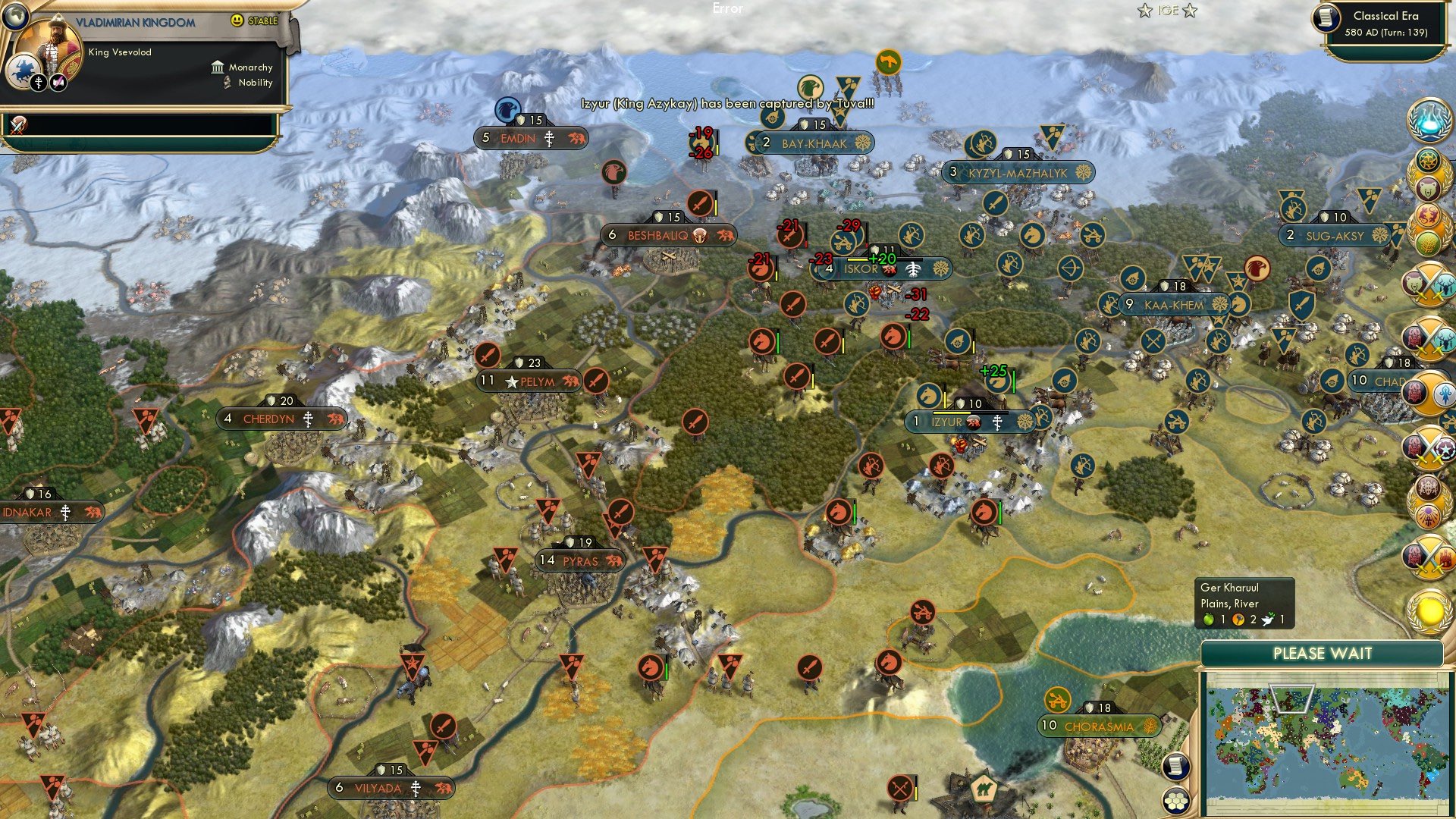1456x819 pixels.
Task: Open the CHORASMIA city screen
Action: (x=1099, y=726)
